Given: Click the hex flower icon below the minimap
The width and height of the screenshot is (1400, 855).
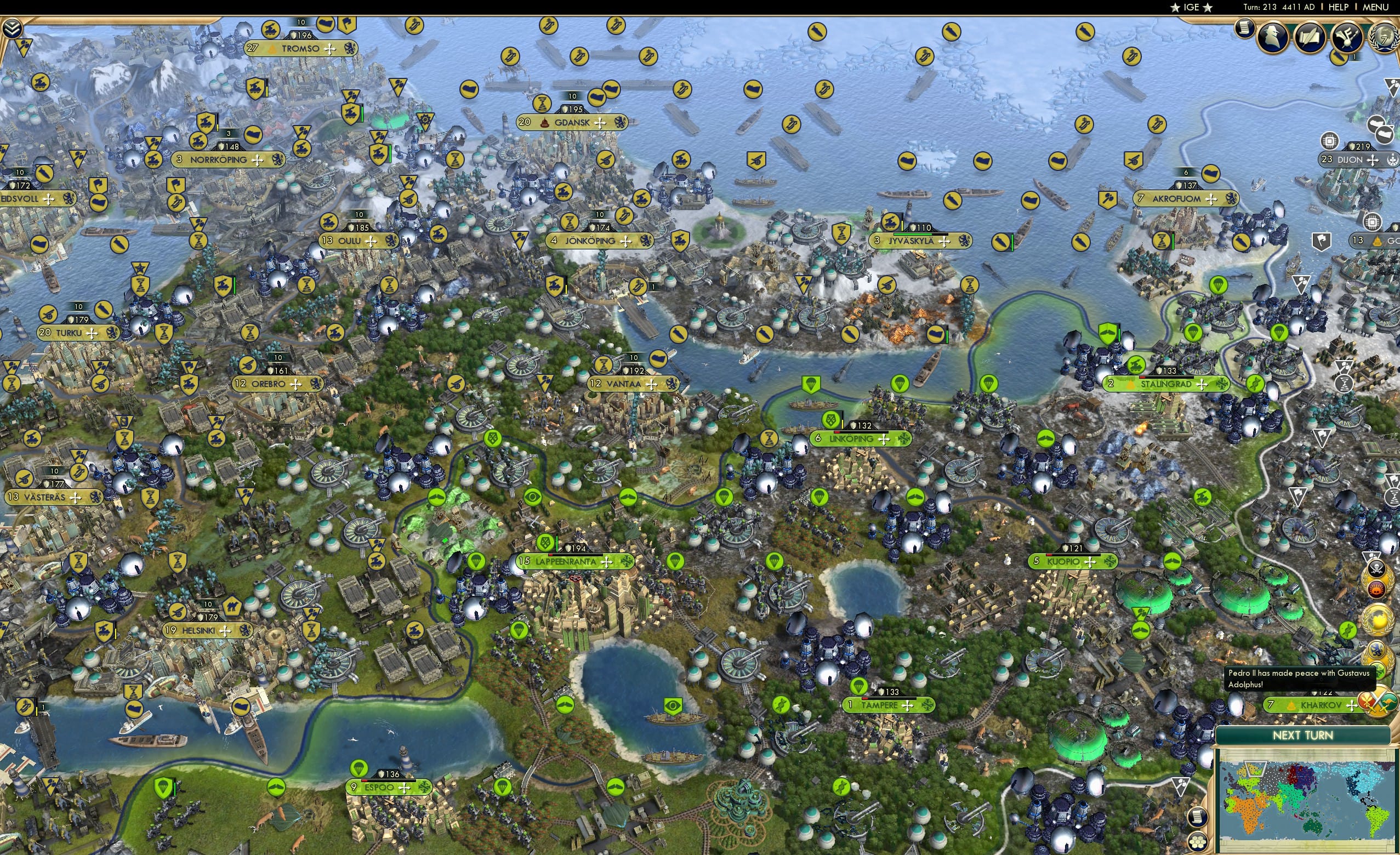Looking at the screenshot, I should [1198, 841].
